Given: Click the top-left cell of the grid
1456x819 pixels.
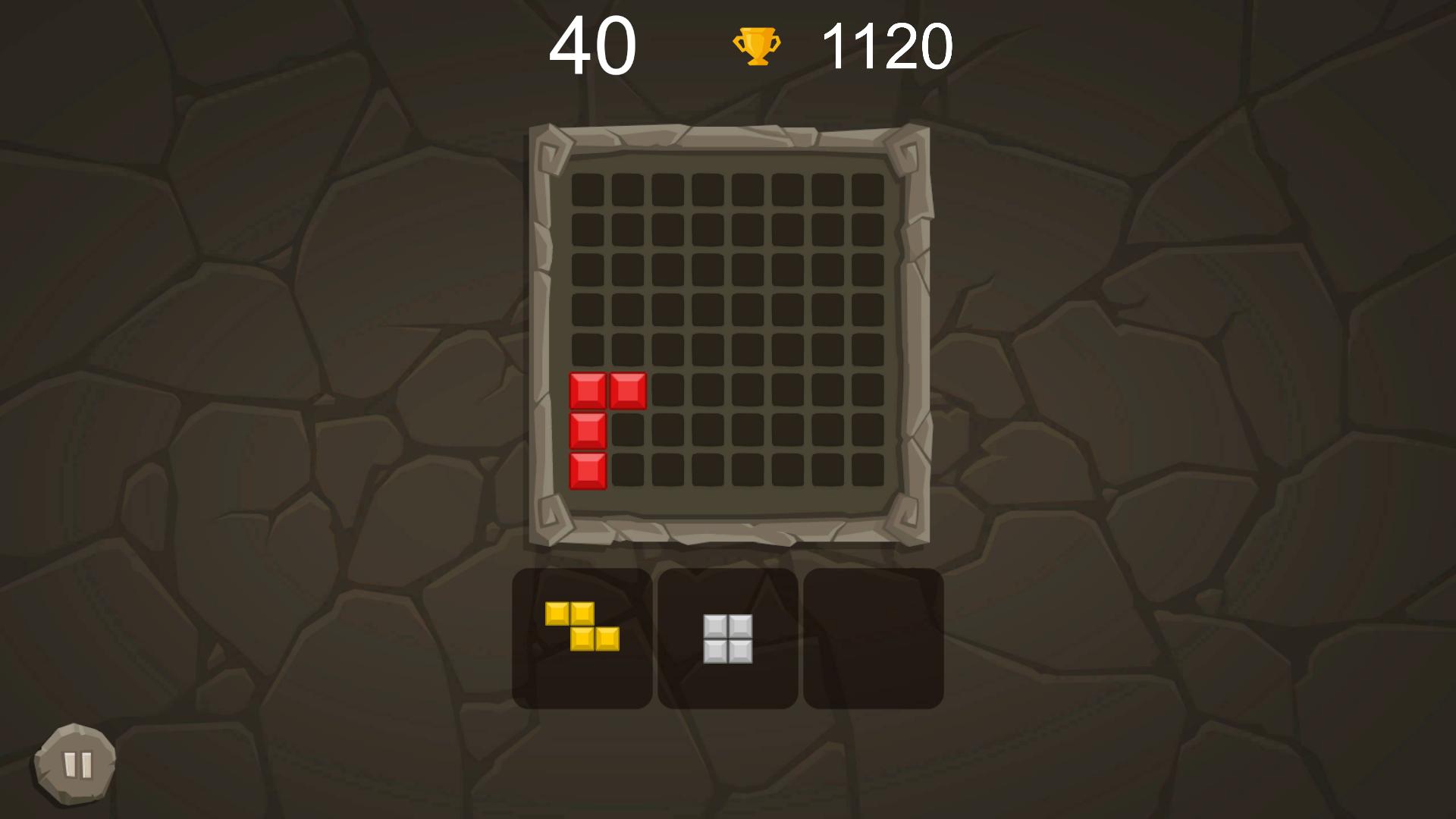Looking at the screenshot, I should 589,187.
